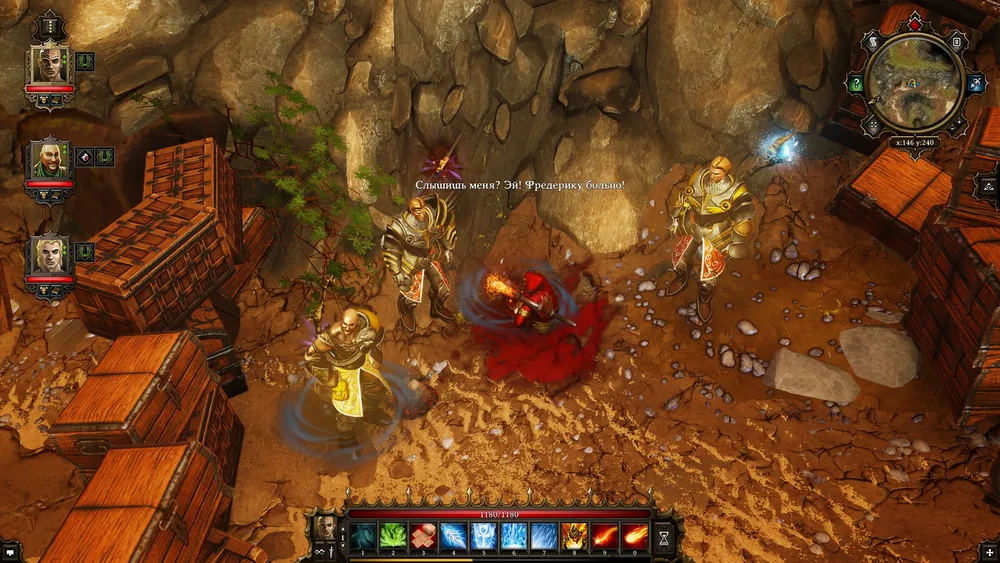This screenshot has height=563, width=1000.
Task: Click the hourglass end-turn button
Action: 665,538
